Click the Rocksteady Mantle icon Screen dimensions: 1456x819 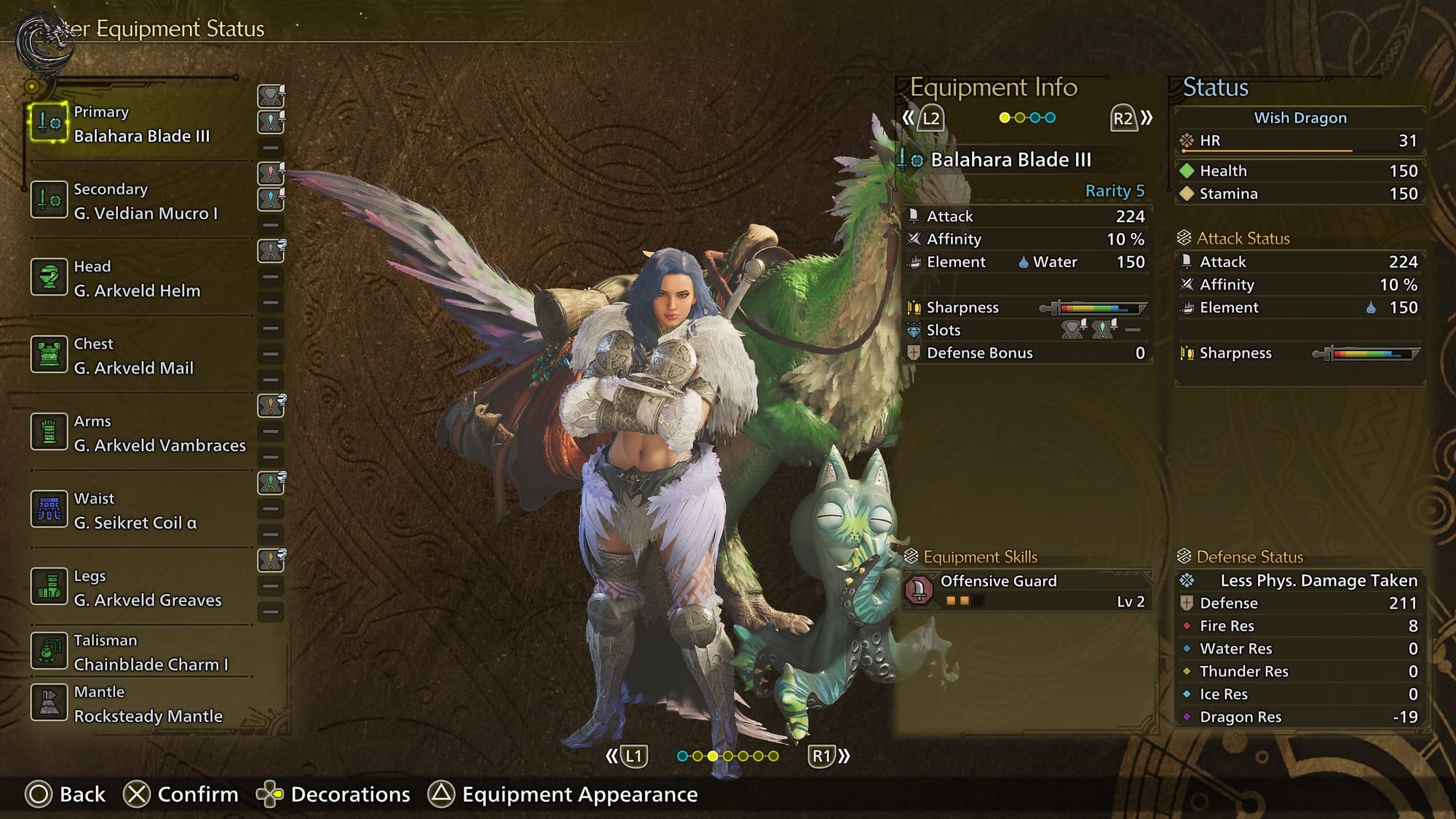click(49, 703)
